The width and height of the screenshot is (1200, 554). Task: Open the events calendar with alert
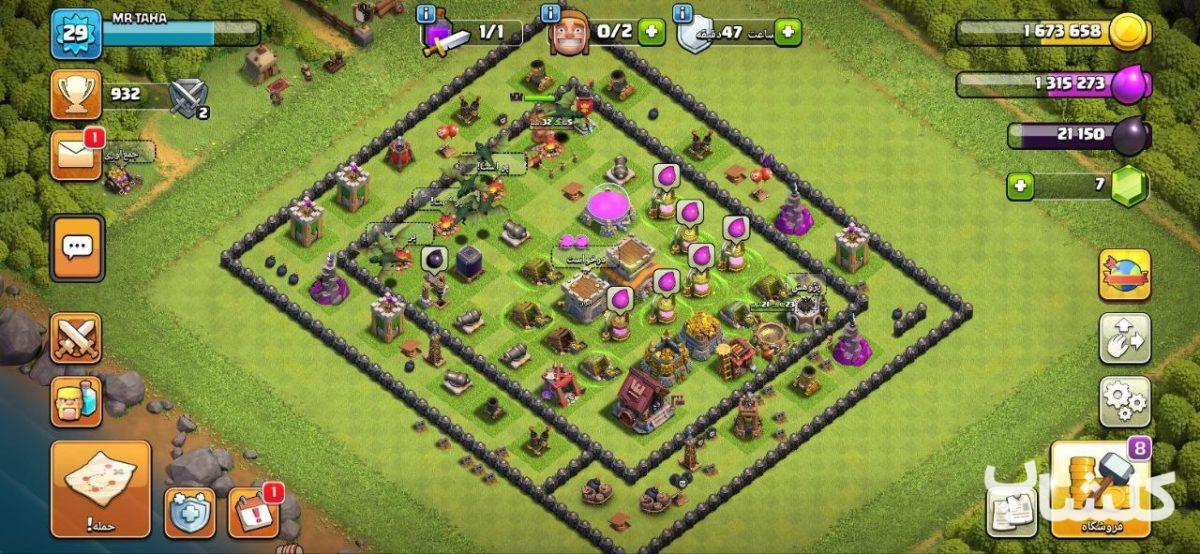(x=253, y=512)
